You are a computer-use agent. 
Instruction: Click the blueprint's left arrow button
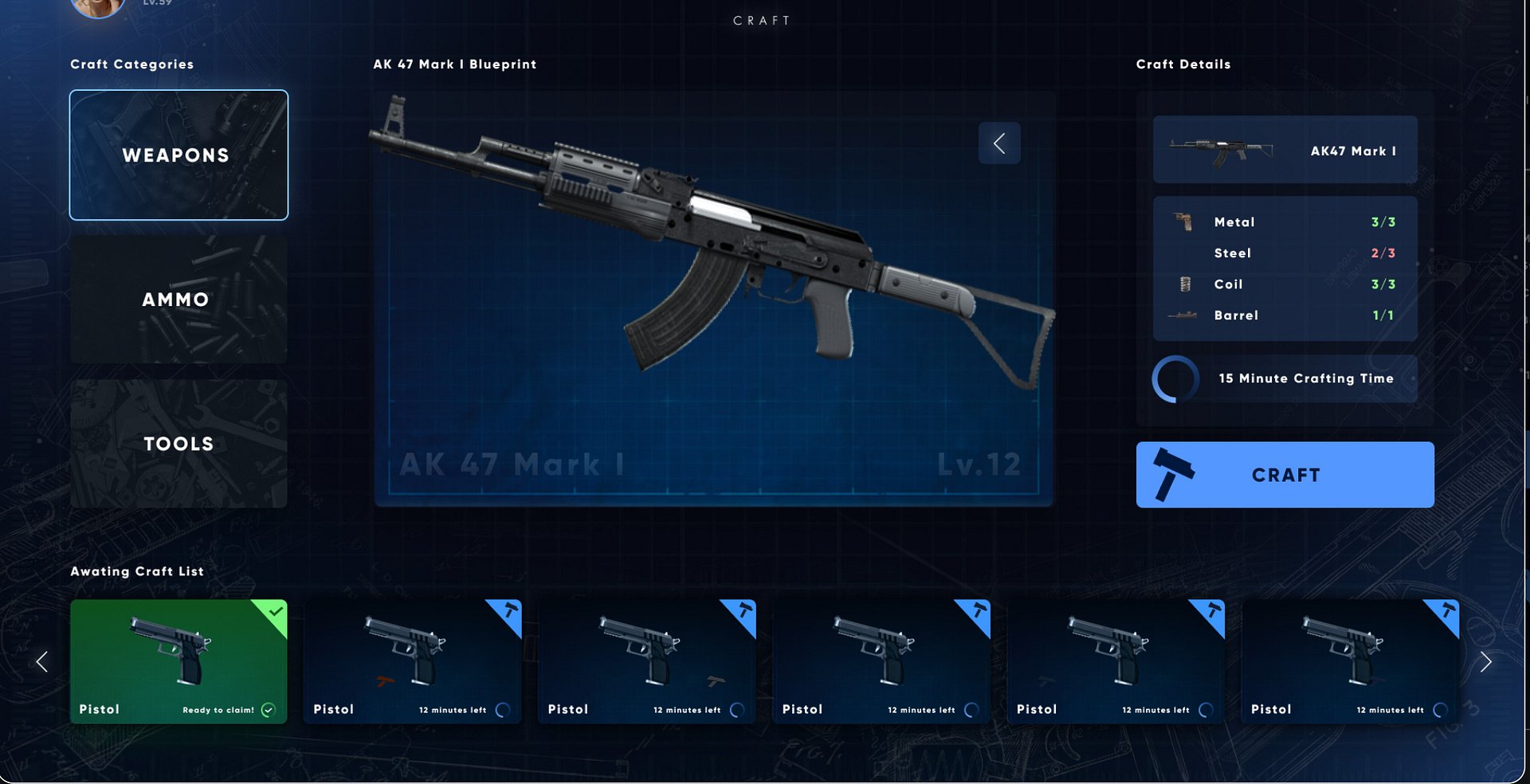[999, 143]
